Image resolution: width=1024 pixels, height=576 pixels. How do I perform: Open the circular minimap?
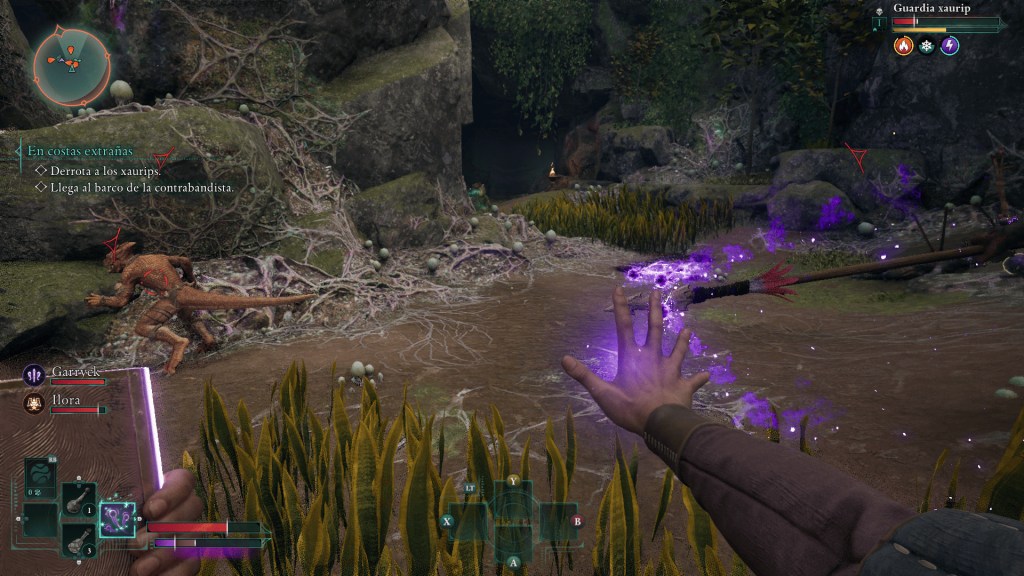click(x=71, y=65)
